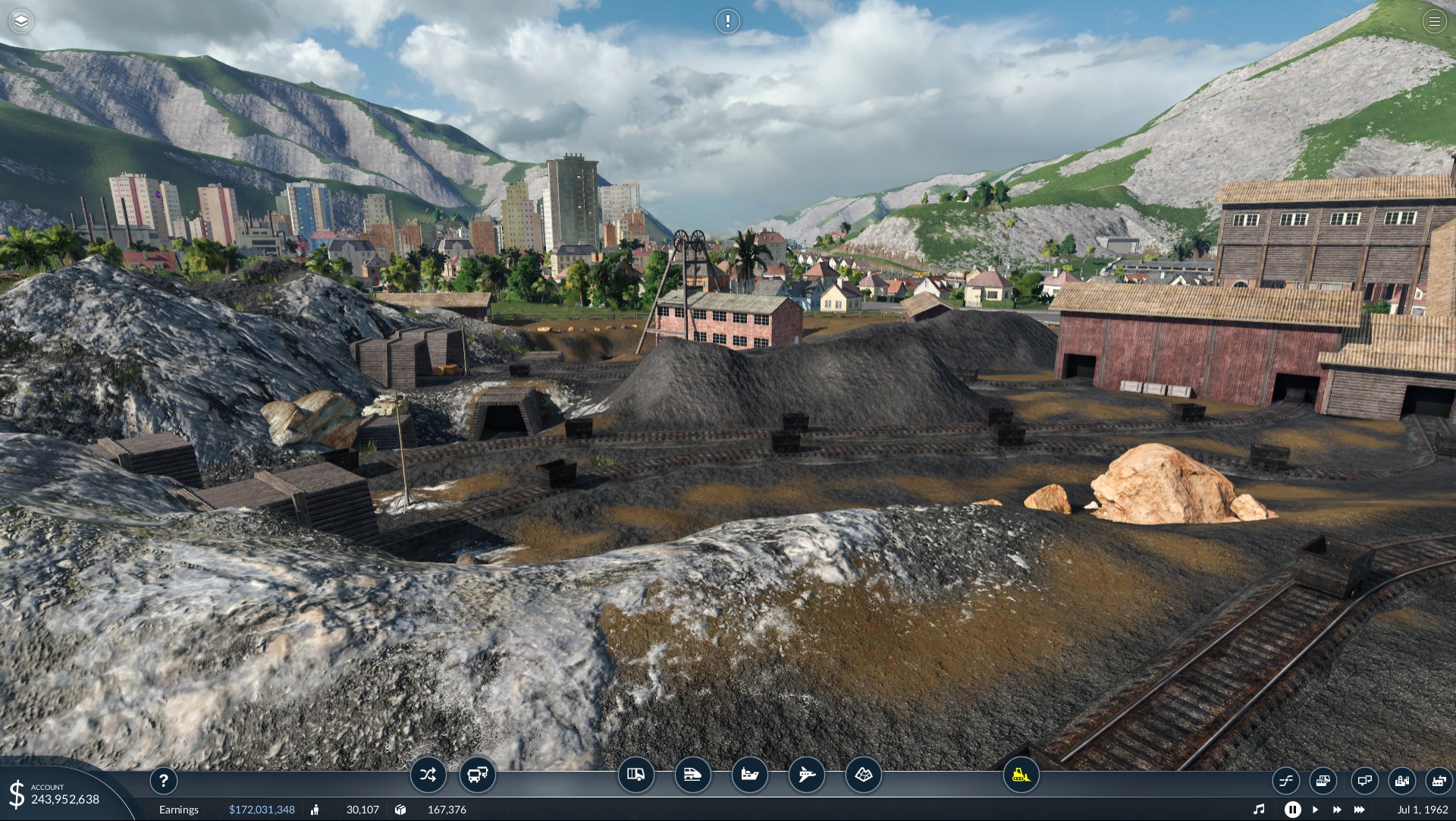The width and height of the screenshot is (1456, 821).
Task: Open the air construction plane menu
Action: pos(806,775)
